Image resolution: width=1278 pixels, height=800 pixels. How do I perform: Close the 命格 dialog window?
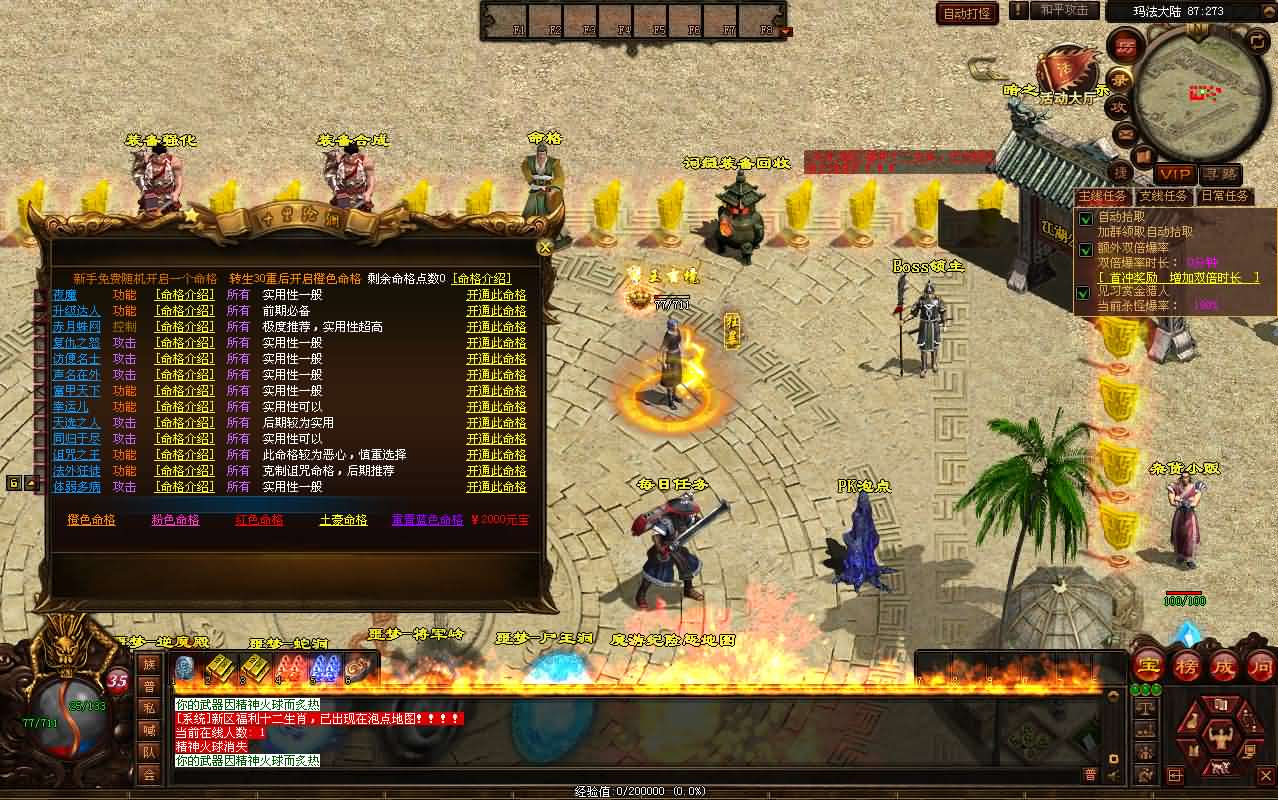[x=545, y=247]
